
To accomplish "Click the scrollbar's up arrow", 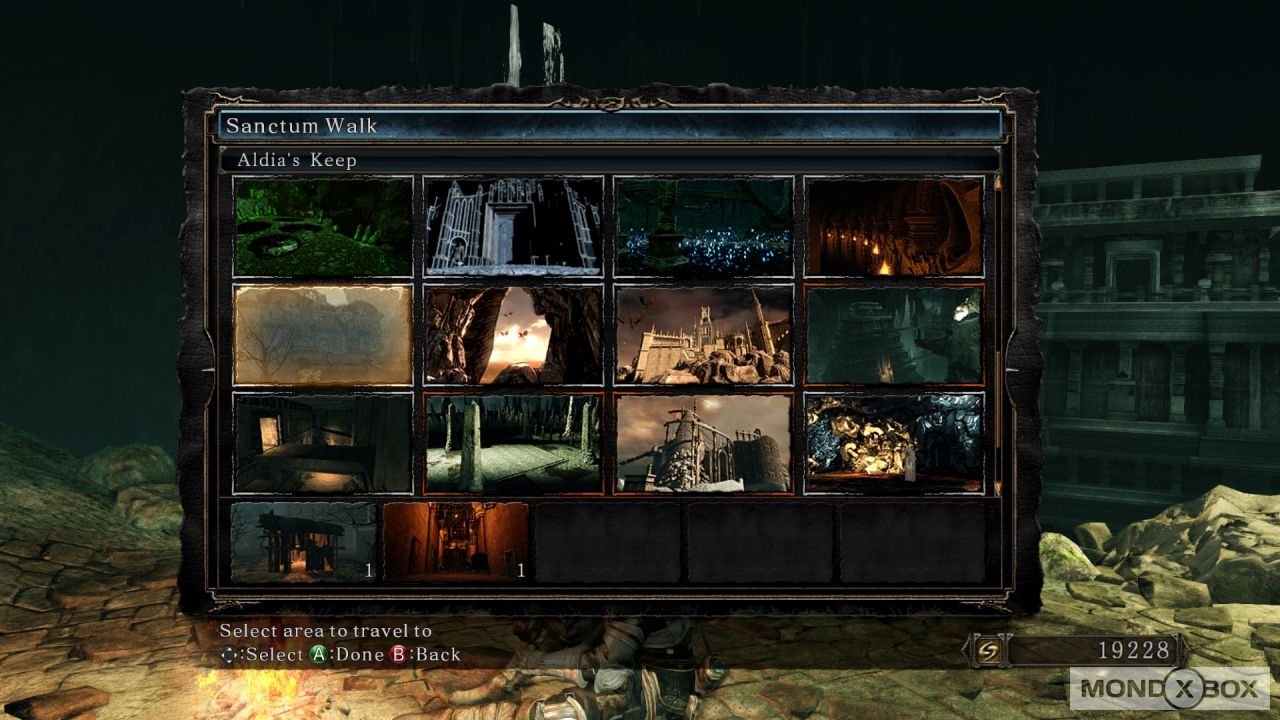I will [997, 183].
